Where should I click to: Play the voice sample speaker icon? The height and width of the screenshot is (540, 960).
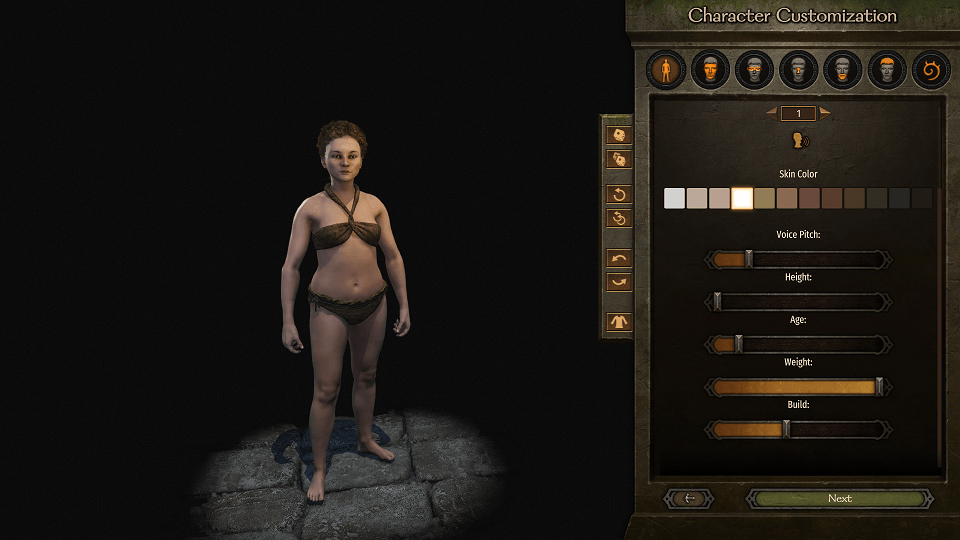click(x=799, y=140)
